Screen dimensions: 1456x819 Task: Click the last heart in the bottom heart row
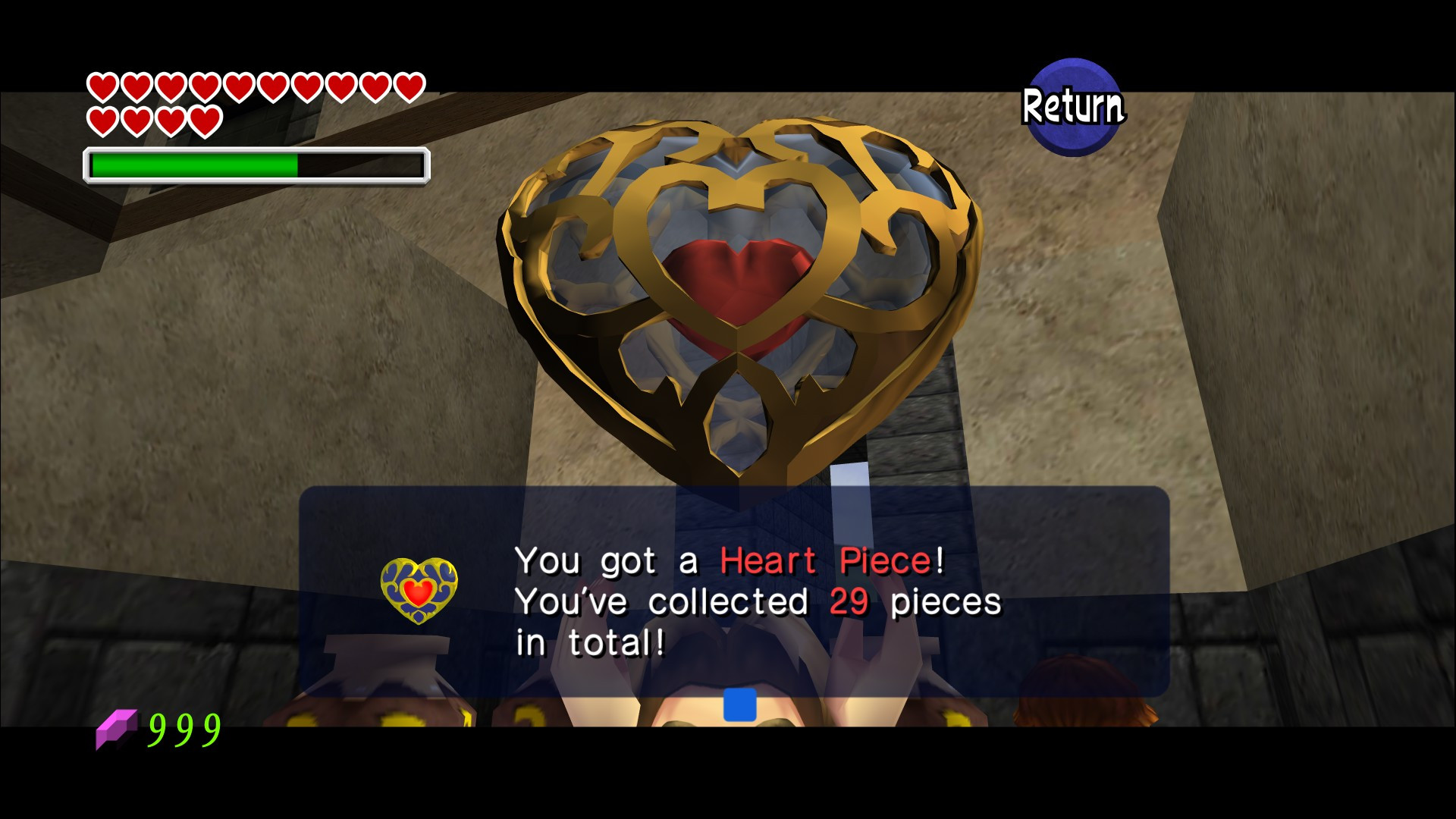pos(206,120)
